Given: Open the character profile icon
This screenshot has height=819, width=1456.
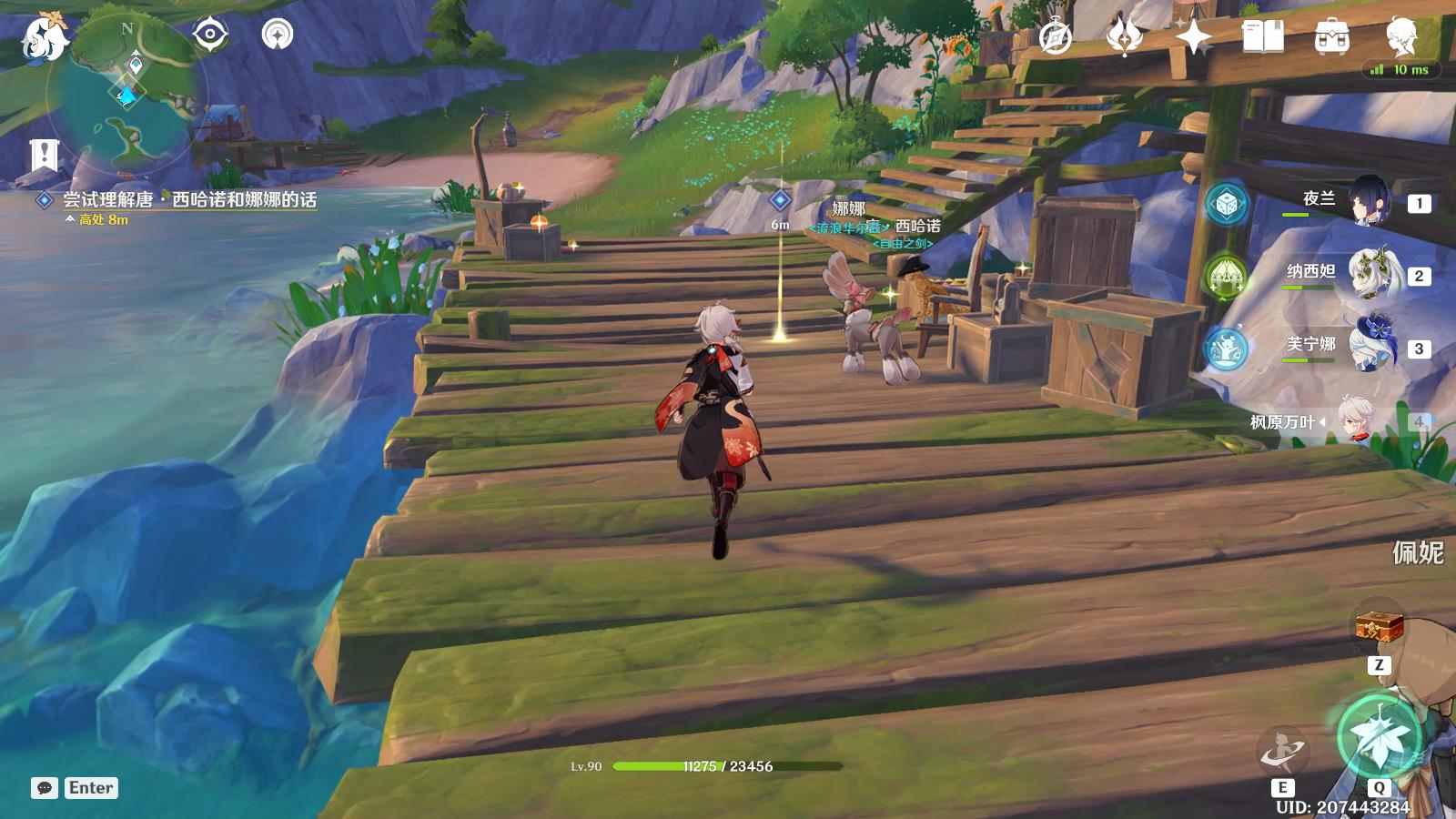Looking at the screenshot, I should pos(1400,36).
